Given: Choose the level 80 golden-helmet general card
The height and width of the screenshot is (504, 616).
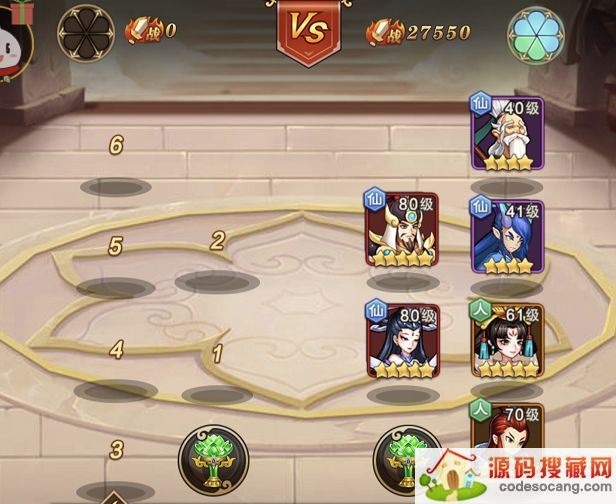Looking at the screenshot, I should 402,231.
